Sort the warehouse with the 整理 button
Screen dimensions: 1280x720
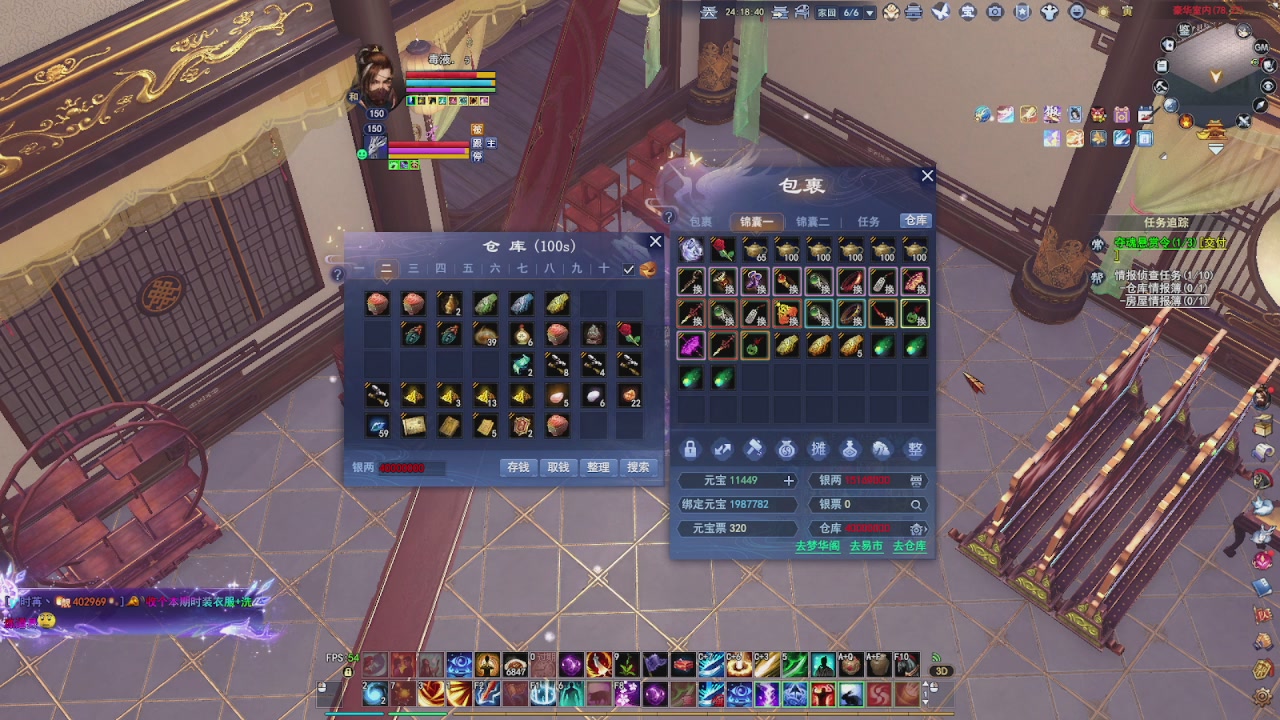pos(598,467)
